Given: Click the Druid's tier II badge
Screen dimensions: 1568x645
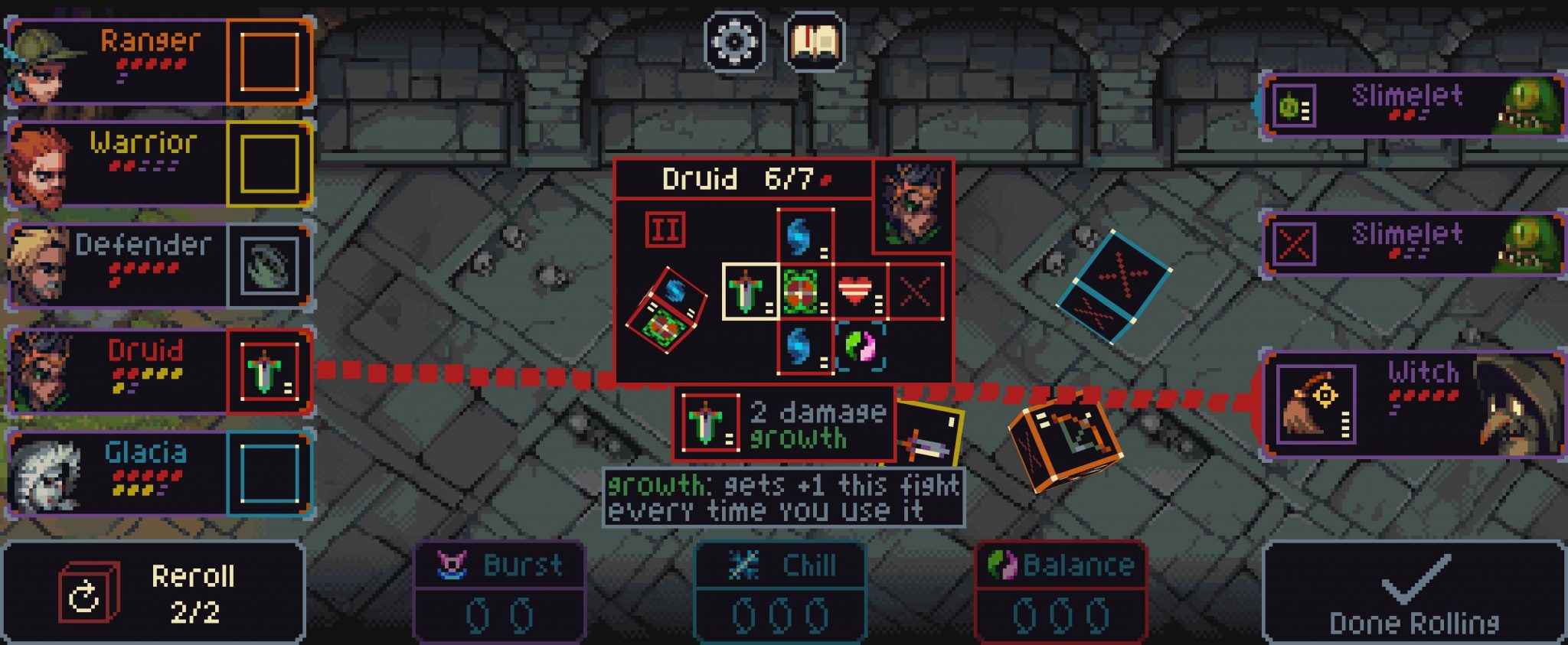Looking at the screenshot, I should [x=665, y=230].
